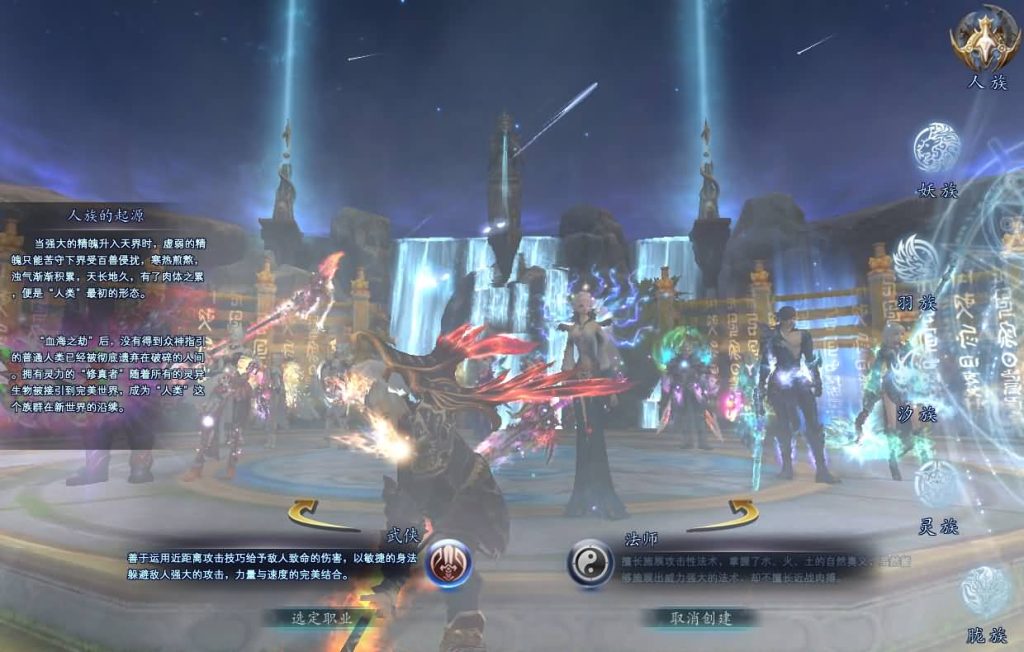
Task: Choose the 妖族 race emblem
Action: [937, 148]
